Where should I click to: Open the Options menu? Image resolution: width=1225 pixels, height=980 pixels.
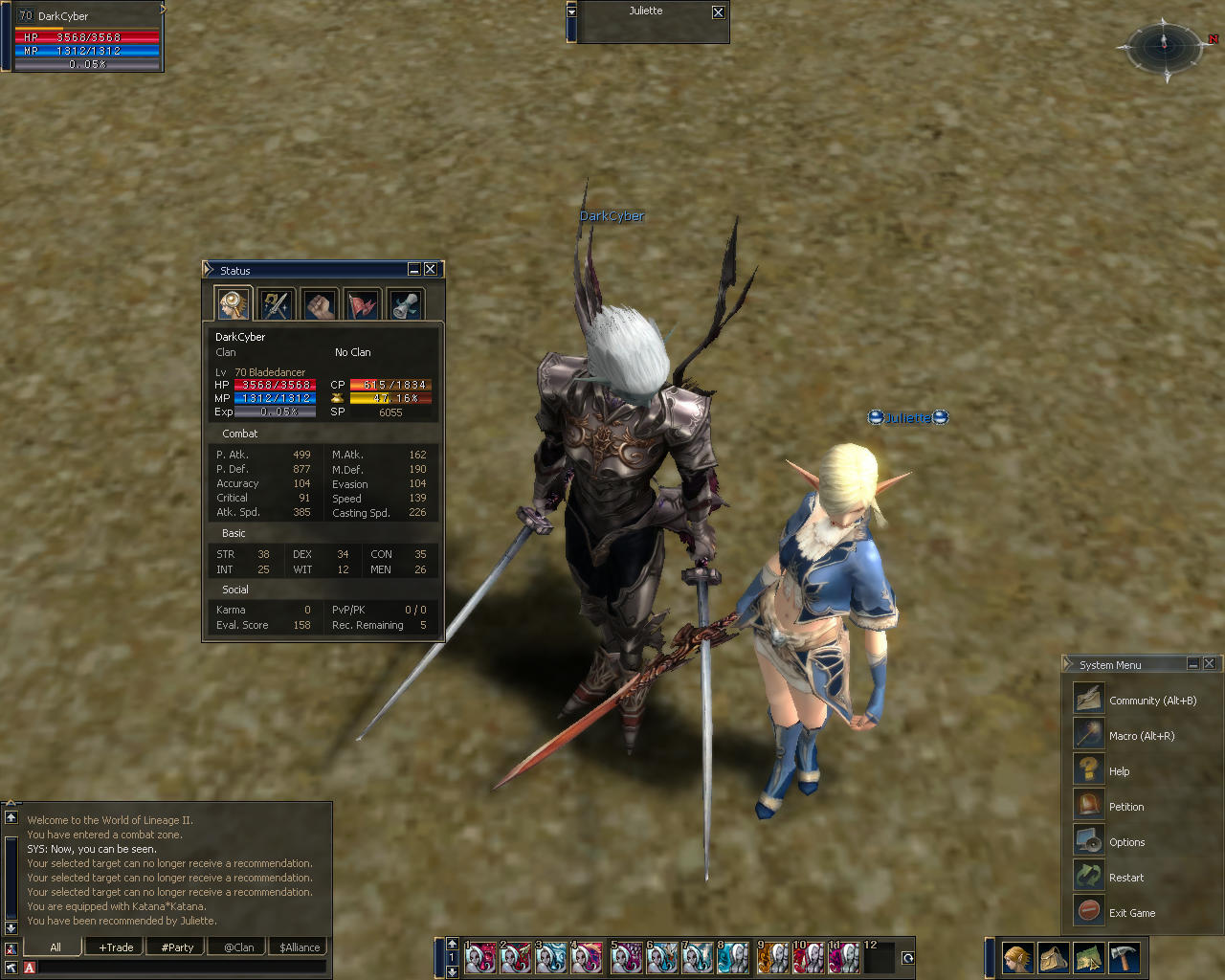click(1126, 842)
